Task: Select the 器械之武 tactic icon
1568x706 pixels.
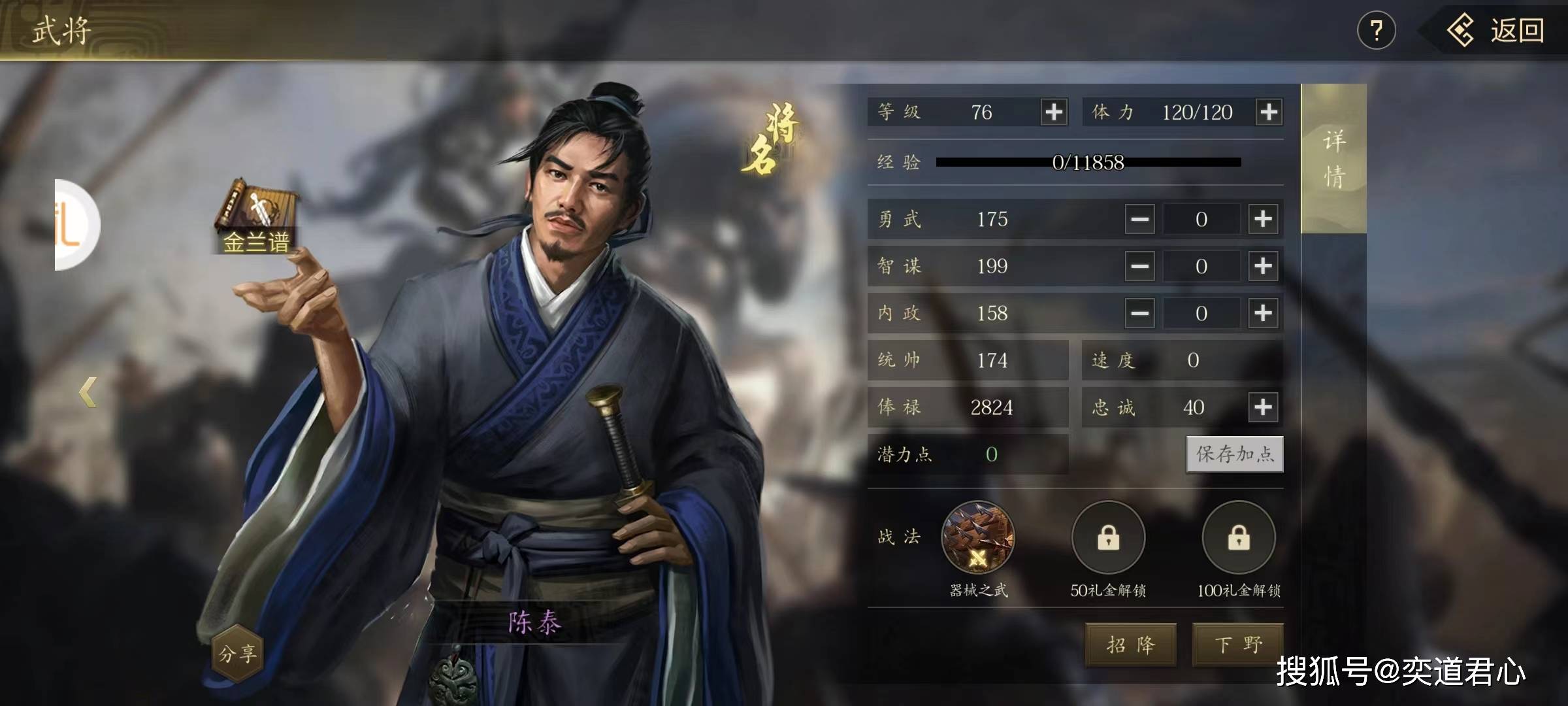Action: pyautogui.click(x=977, y=538)
